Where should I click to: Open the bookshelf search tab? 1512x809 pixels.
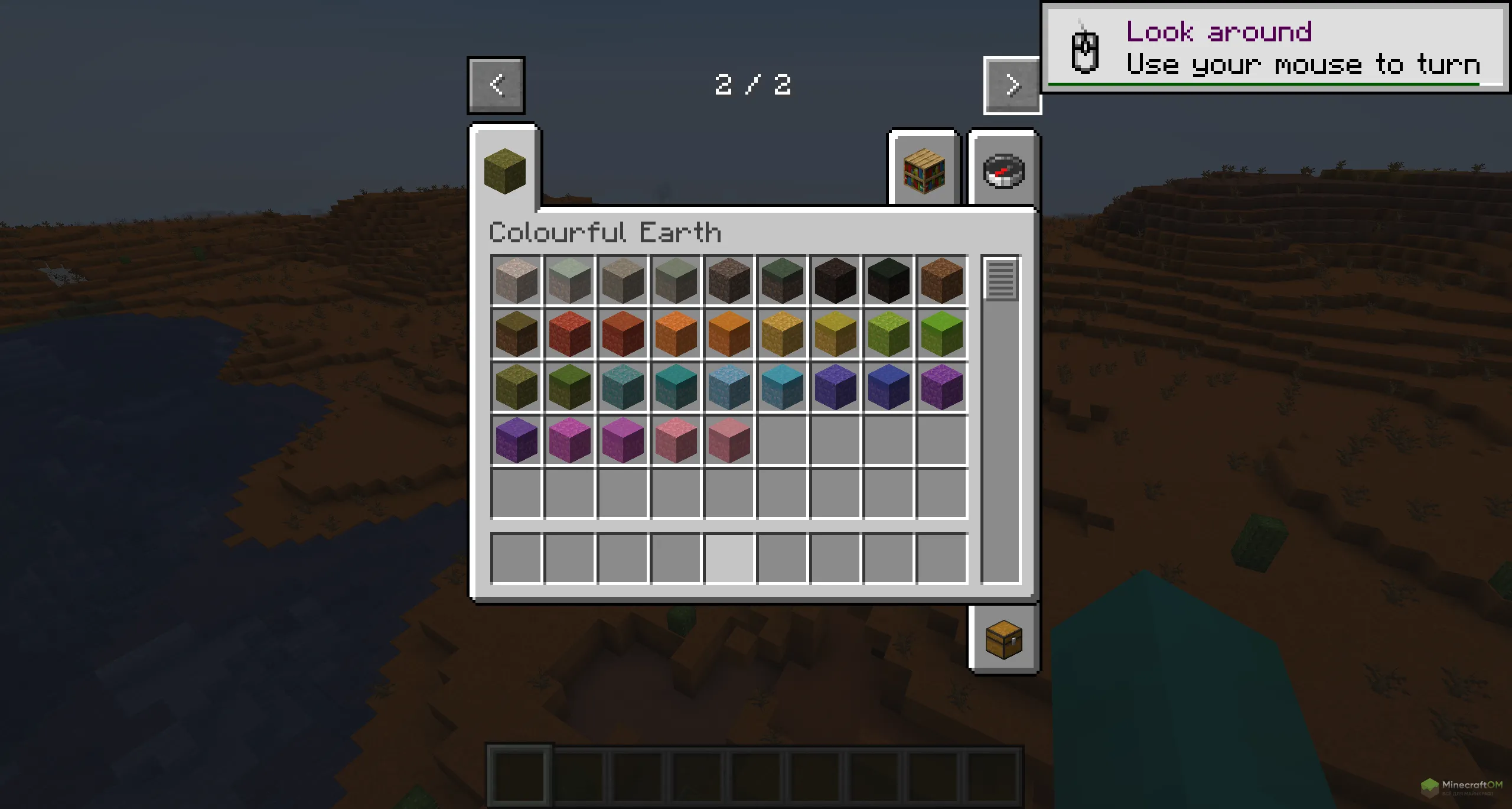tap(924, 171)
